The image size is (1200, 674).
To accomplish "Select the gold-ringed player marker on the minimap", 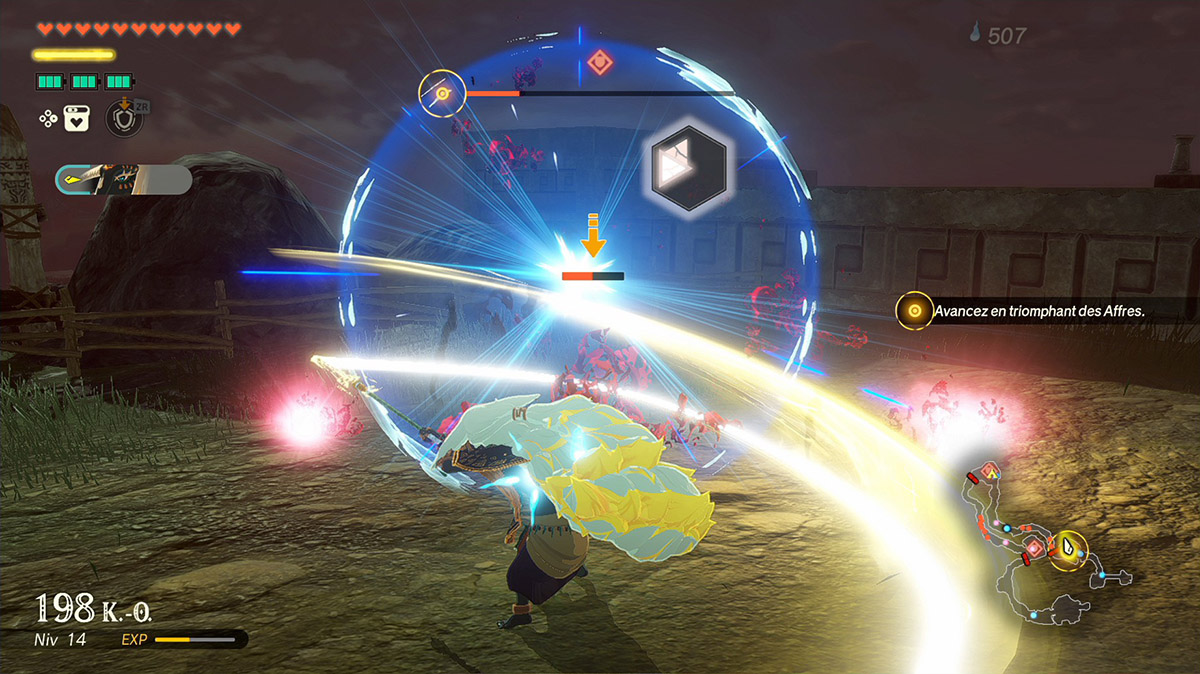I will [x=1070, y=550].
